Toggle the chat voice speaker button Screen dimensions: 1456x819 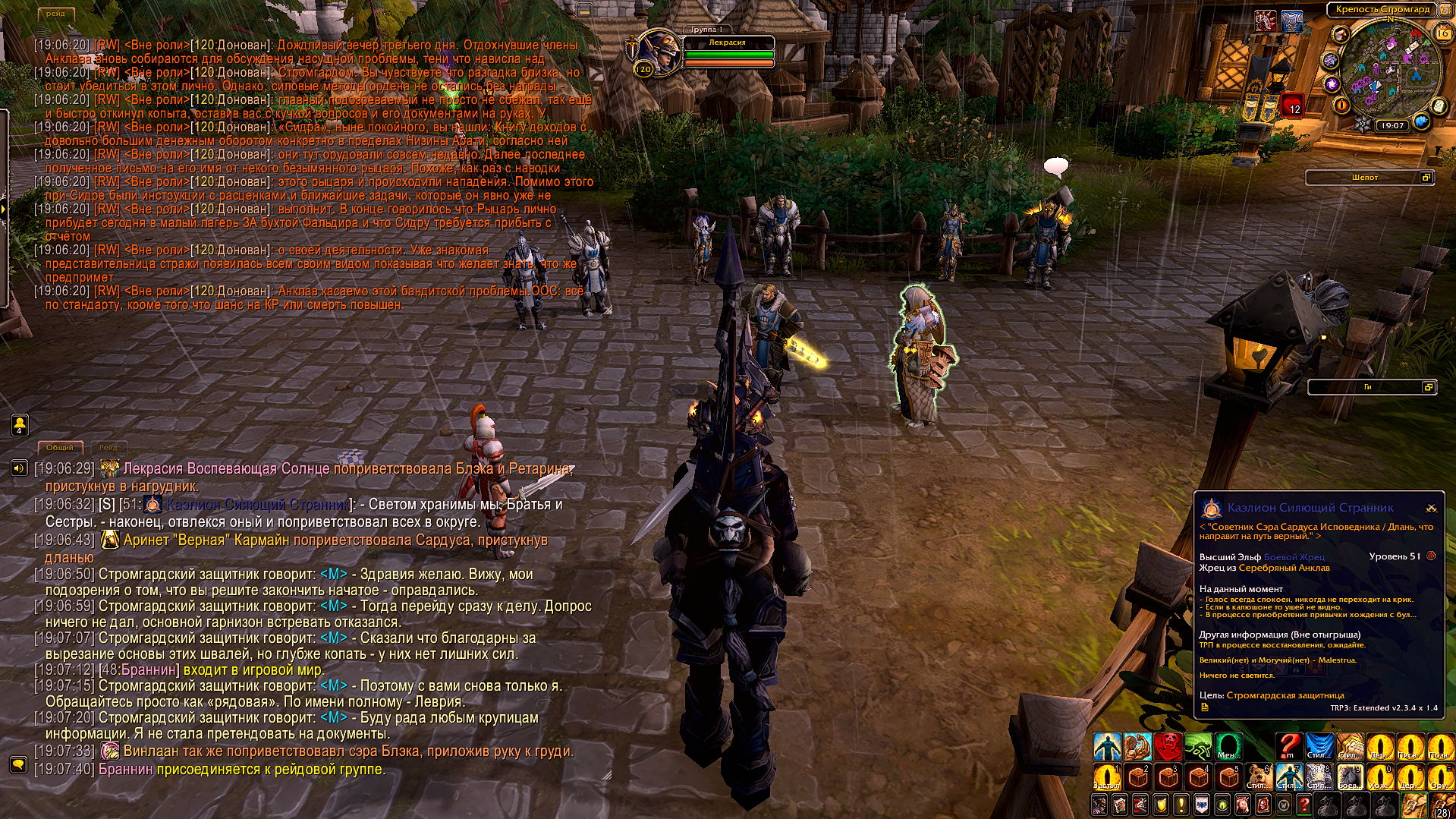tap(19, 468)
